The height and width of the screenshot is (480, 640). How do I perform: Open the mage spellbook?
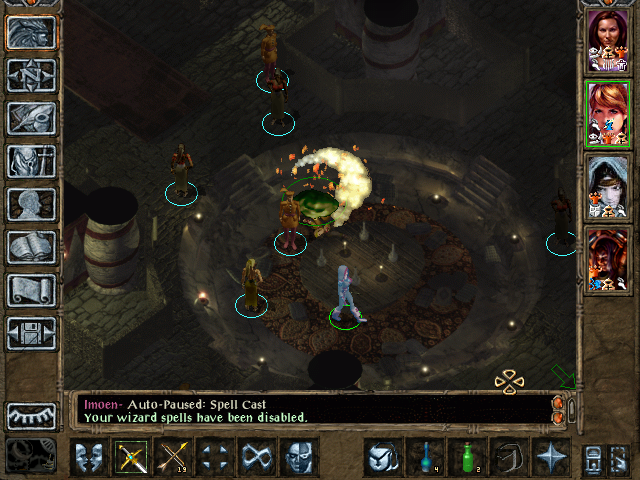tap(31, 247)
